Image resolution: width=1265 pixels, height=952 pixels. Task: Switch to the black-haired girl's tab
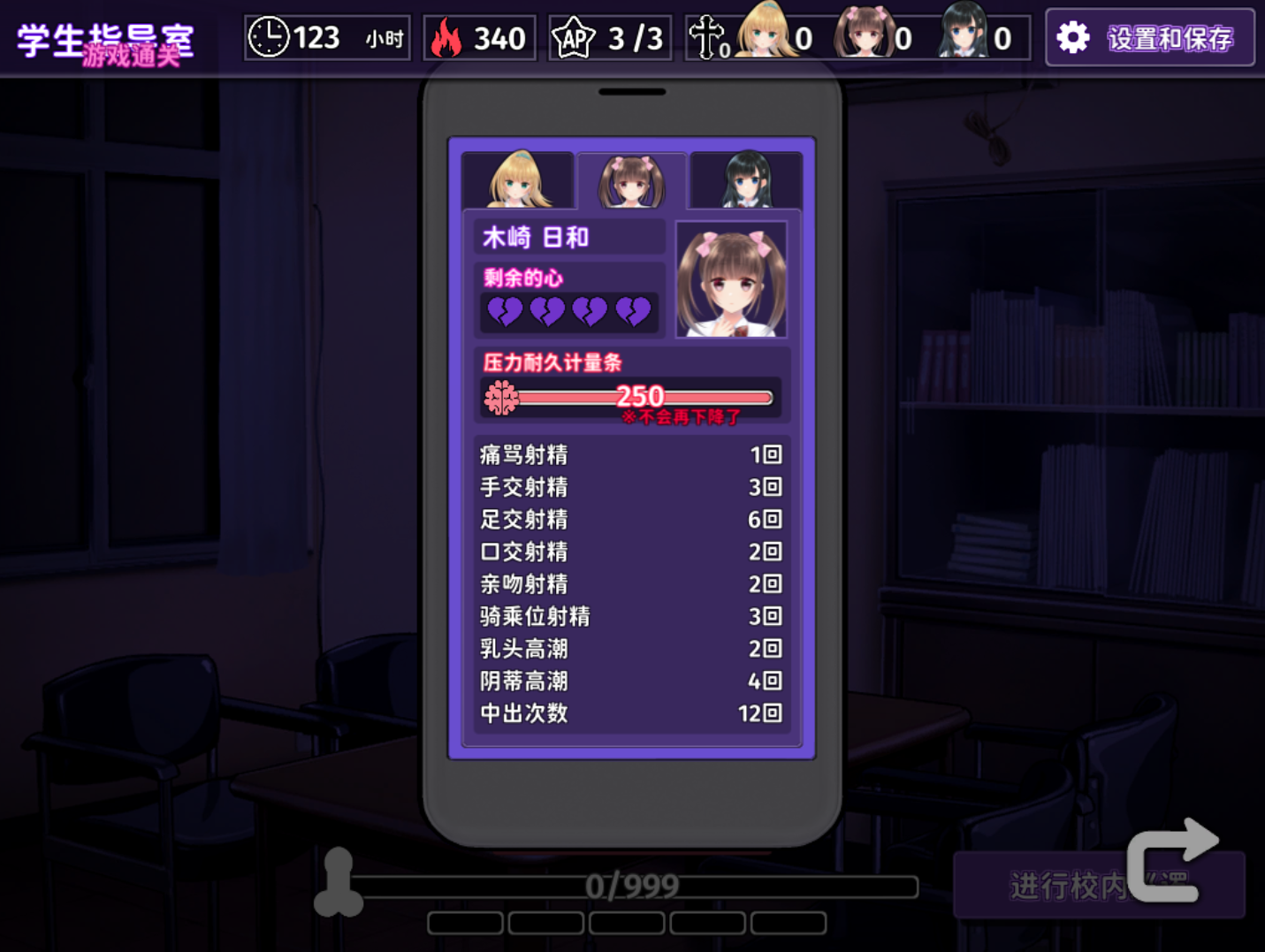[x=746, y=180]
